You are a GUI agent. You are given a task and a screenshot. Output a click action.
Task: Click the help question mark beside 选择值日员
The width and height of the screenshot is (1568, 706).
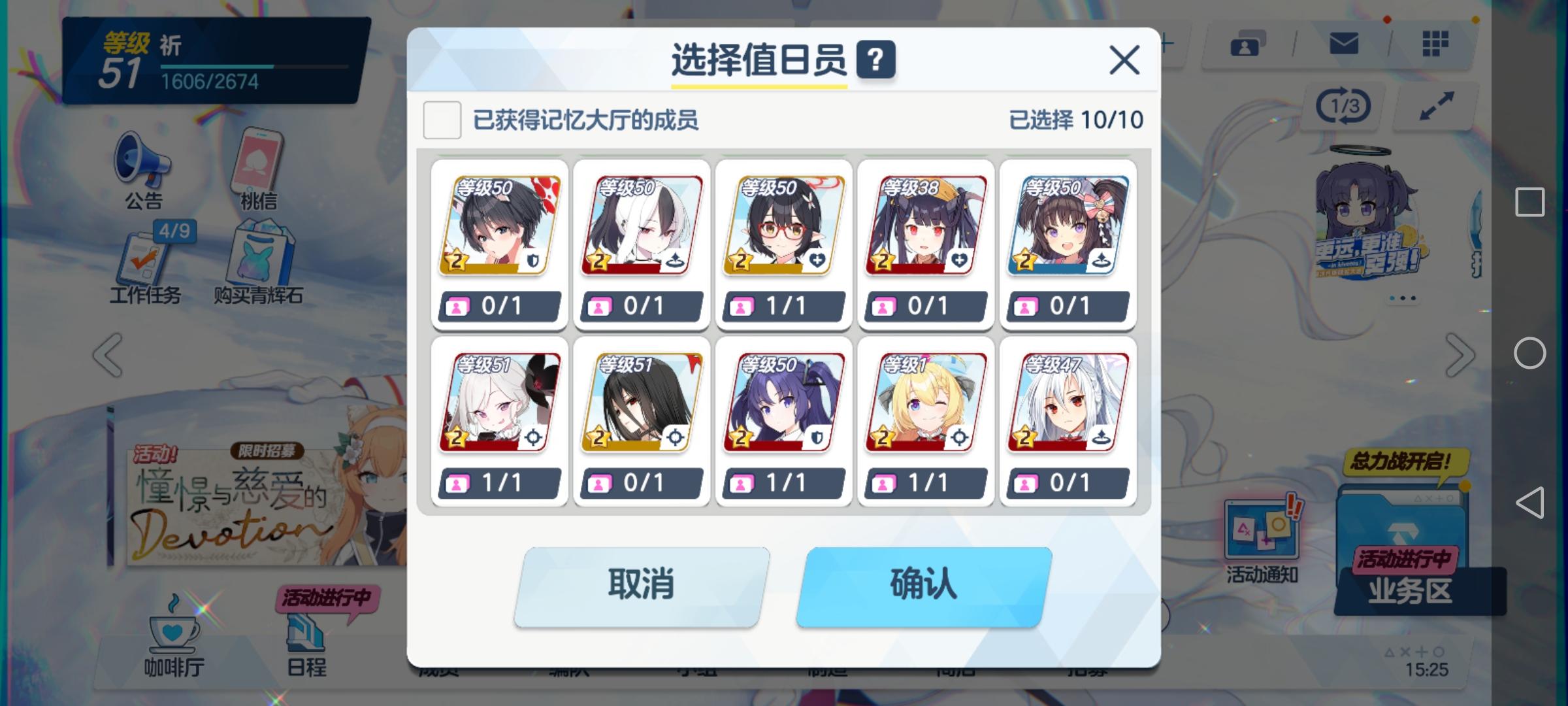[x=877, y=61]
